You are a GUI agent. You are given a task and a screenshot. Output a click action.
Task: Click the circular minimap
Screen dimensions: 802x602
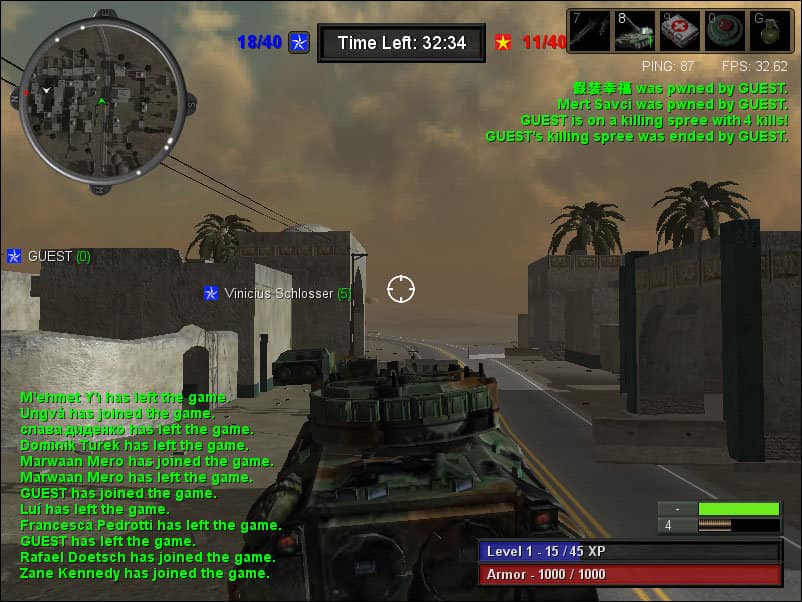click(x=102, y=100)
